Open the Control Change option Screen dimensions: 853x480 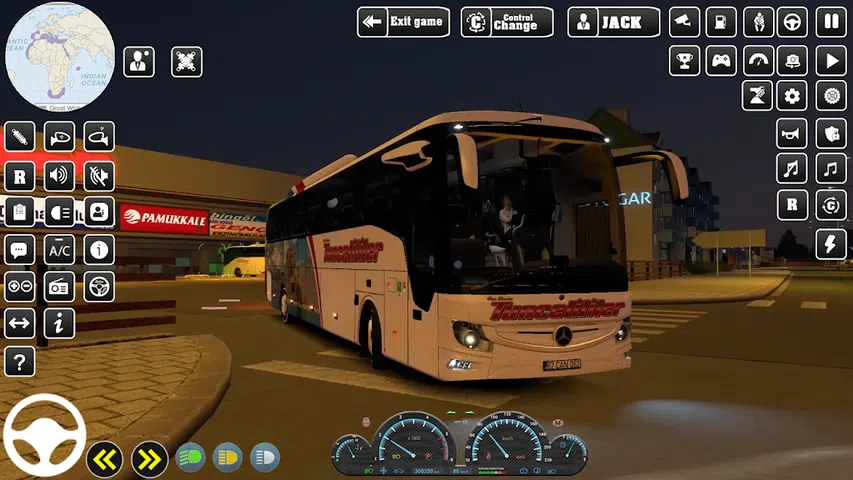pos(507,22)
